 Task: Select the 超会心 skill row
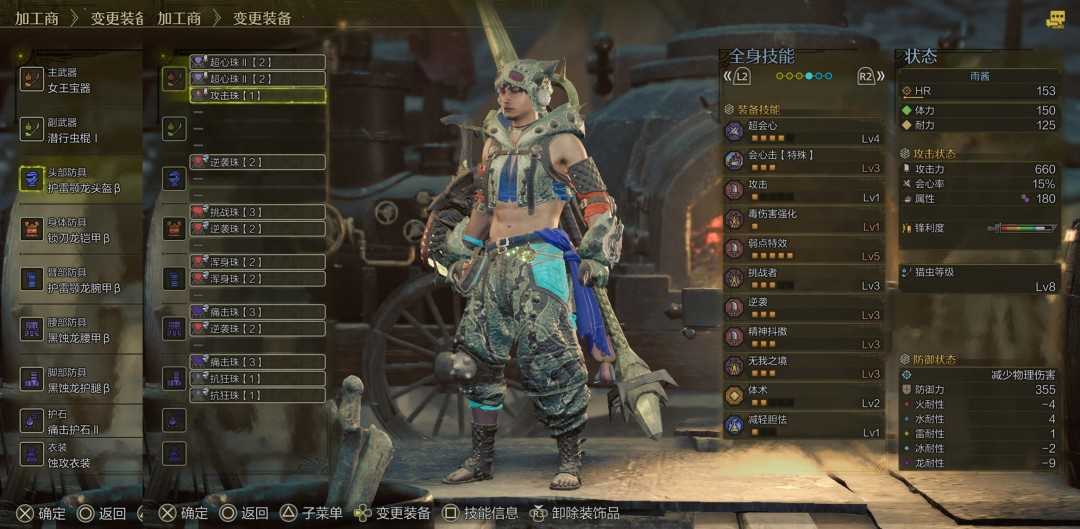point(803,132)
